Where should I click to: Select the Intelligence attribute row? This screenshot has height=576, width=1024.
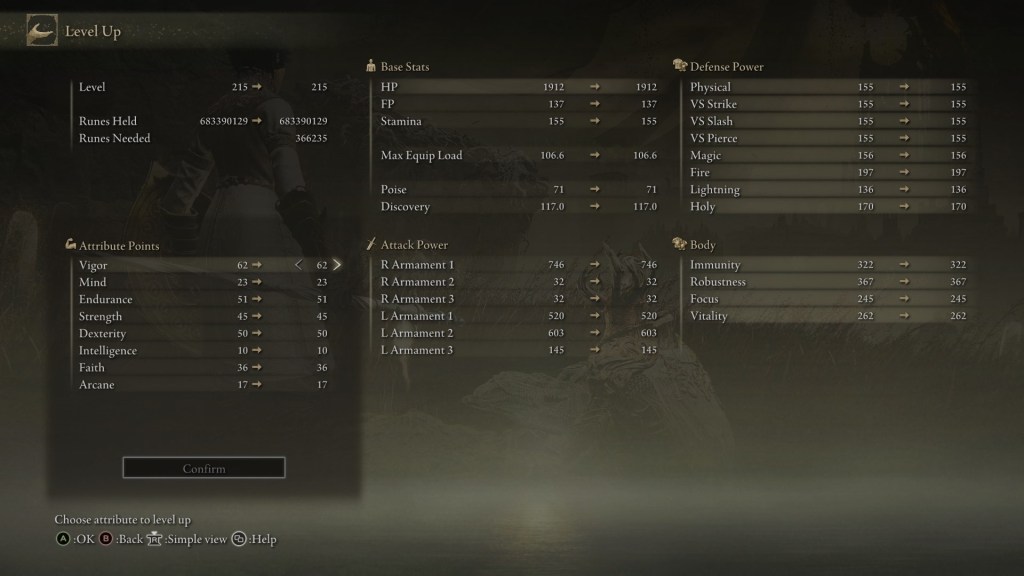[x=200, y=351]
